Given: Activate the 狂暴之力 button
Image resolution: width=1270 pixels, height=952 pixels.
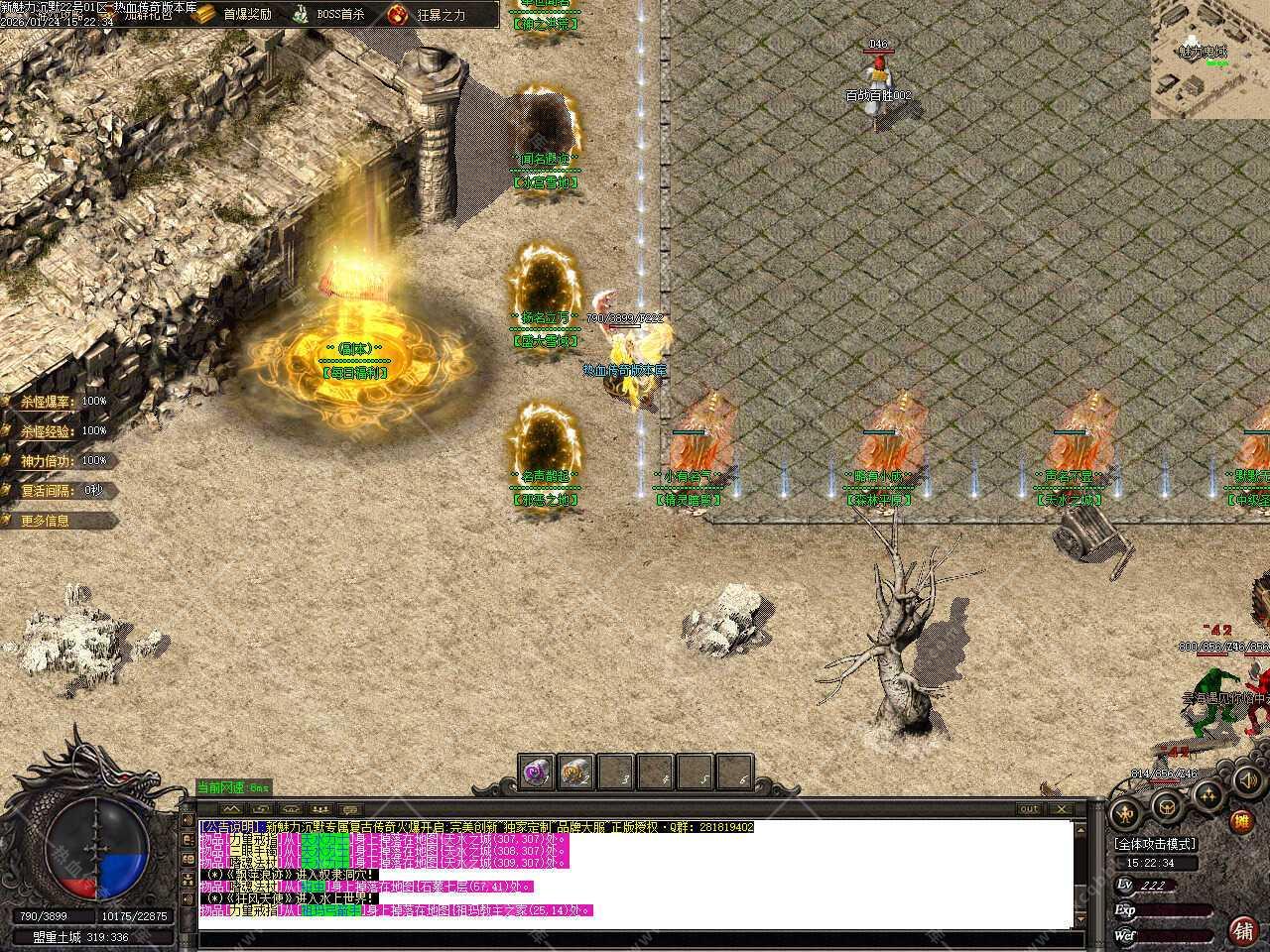Looking at the screenshot, I should pos(427,14).
